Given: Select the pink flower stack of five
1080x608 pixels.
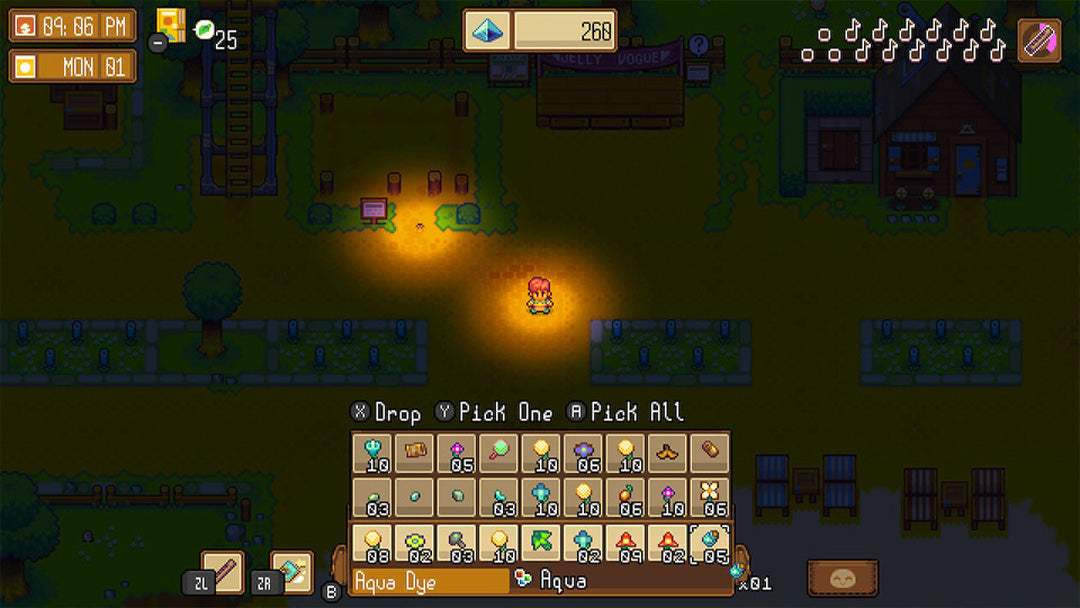Looking at the screenshot, I should pyautogui.click(x=456, y=453).
